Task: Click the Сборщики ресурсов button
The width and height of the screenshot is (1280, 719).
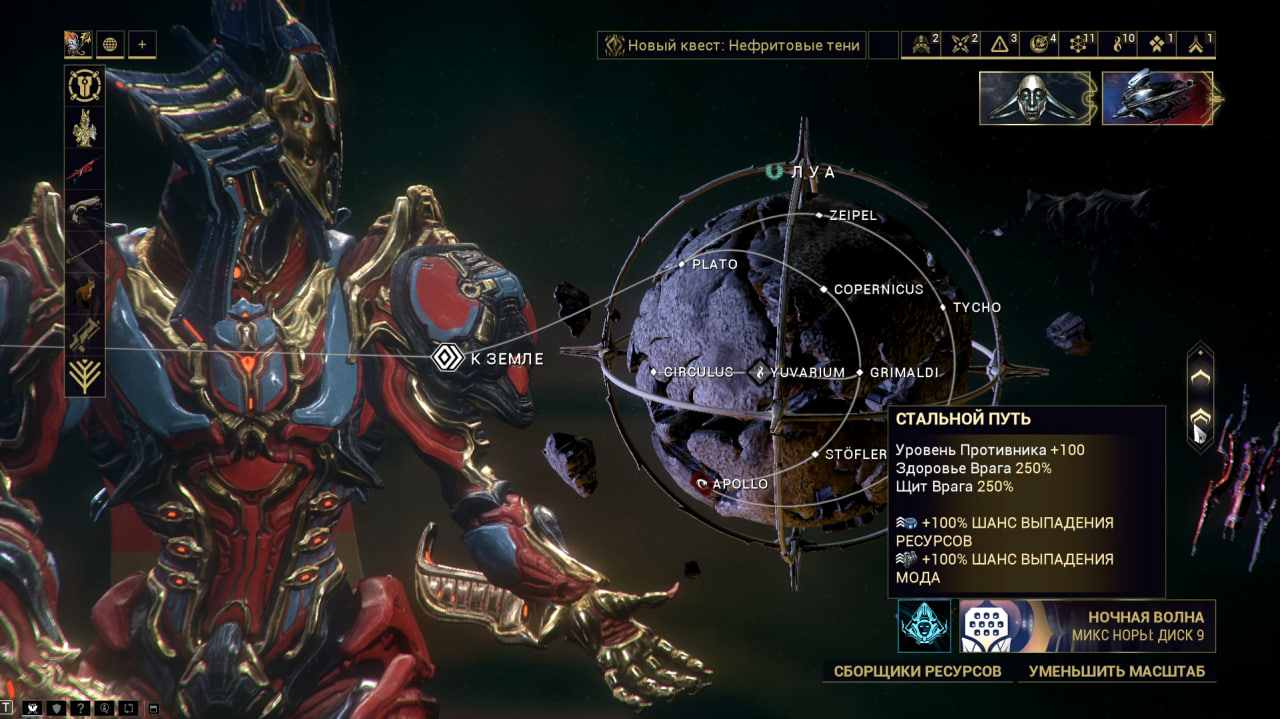Action: pos(917,671)
